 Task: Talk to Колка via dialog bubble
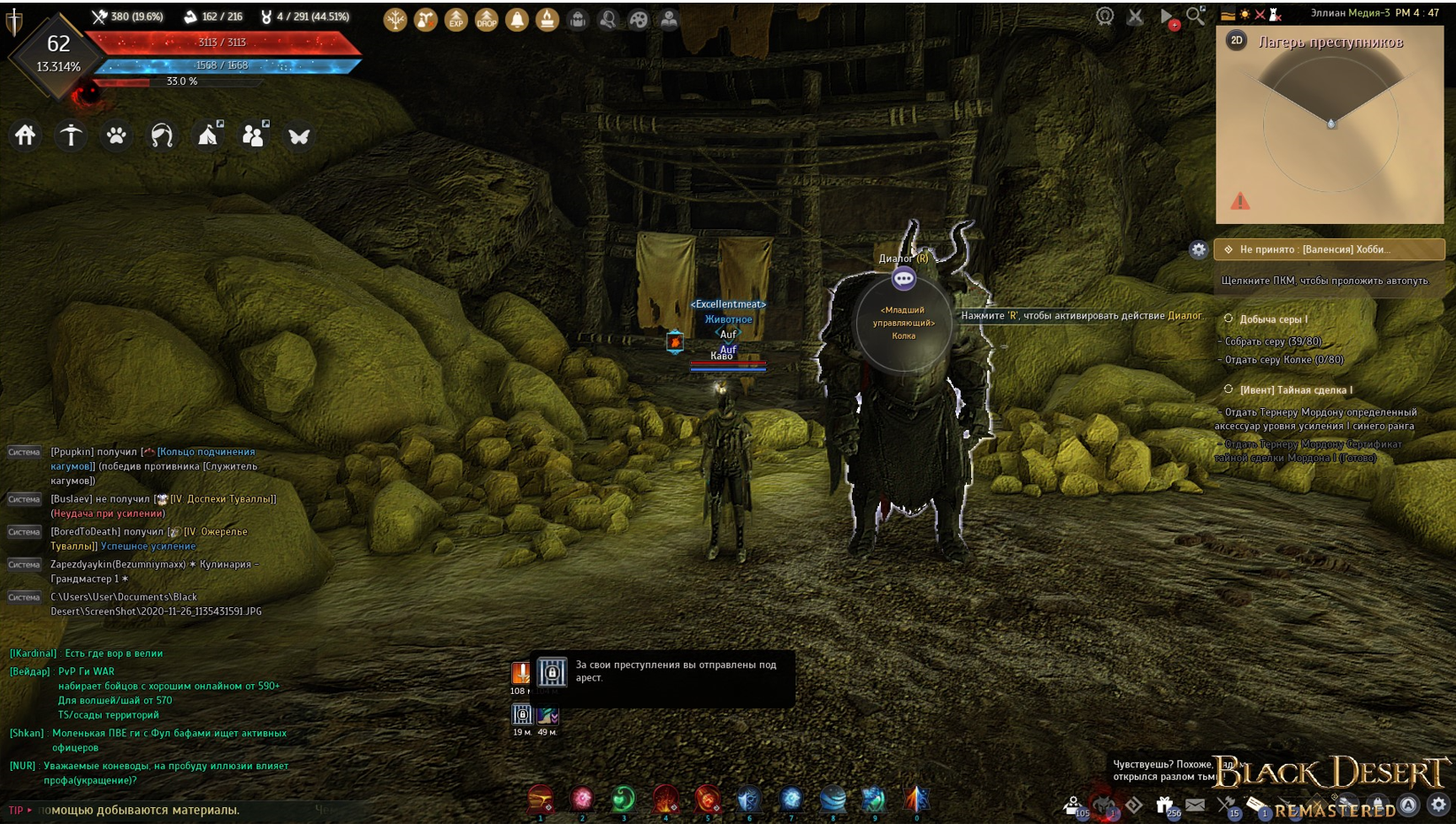pyautogui.click(x=903, y=279)
